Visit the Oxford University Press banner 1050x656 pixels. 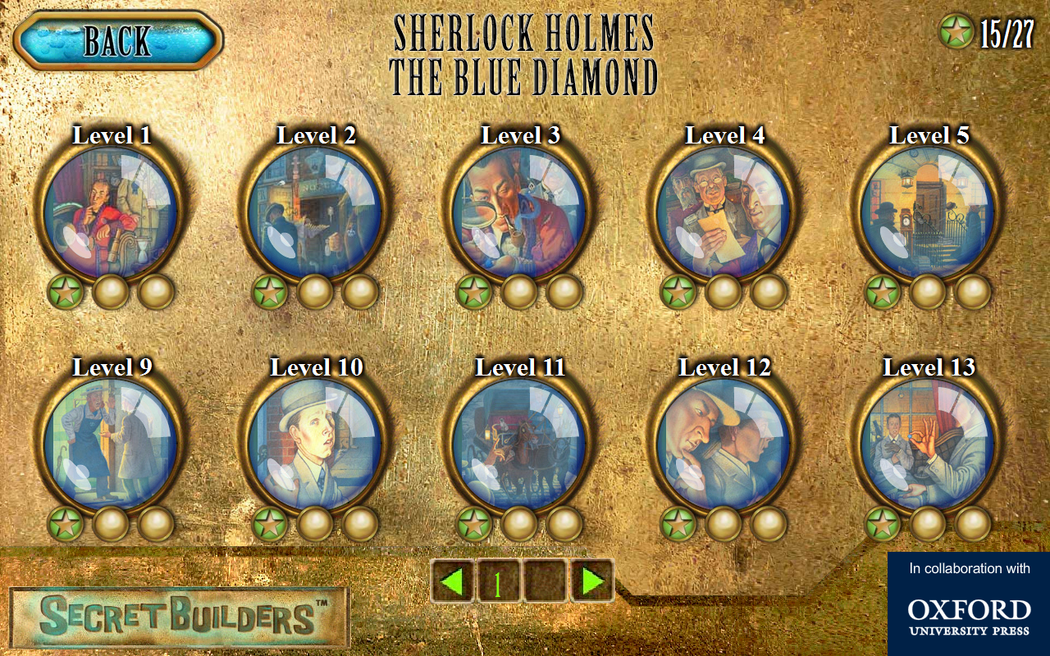pos(968,605)
